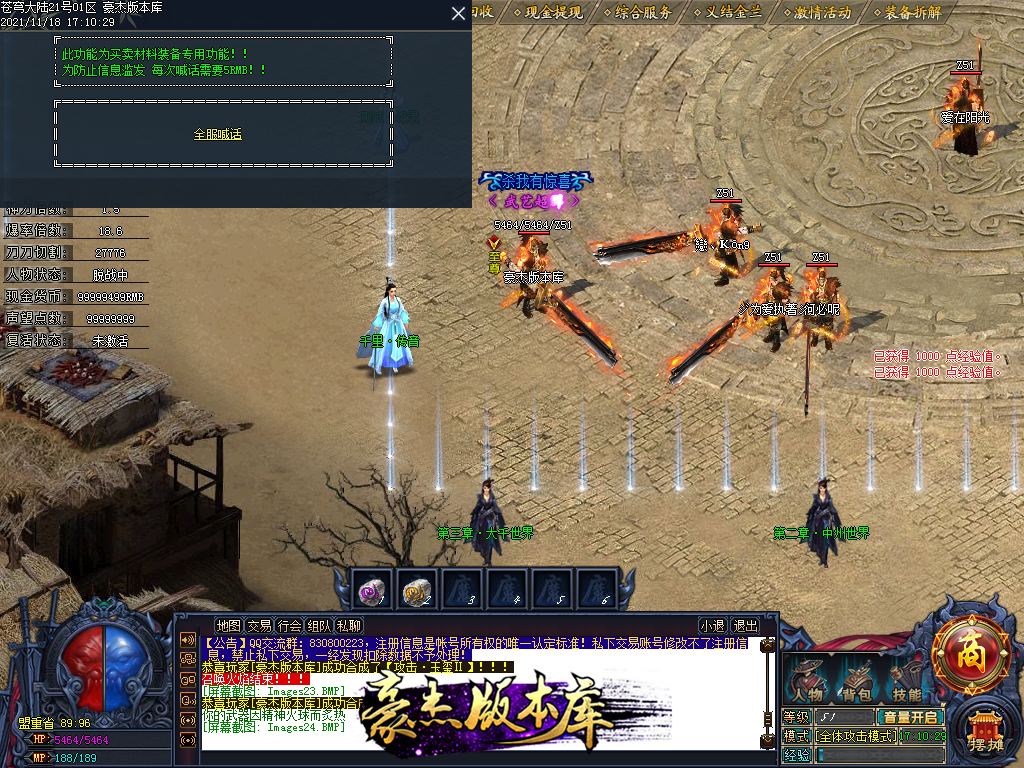Use the purple item in hotbar slot 1

[370, 592]
